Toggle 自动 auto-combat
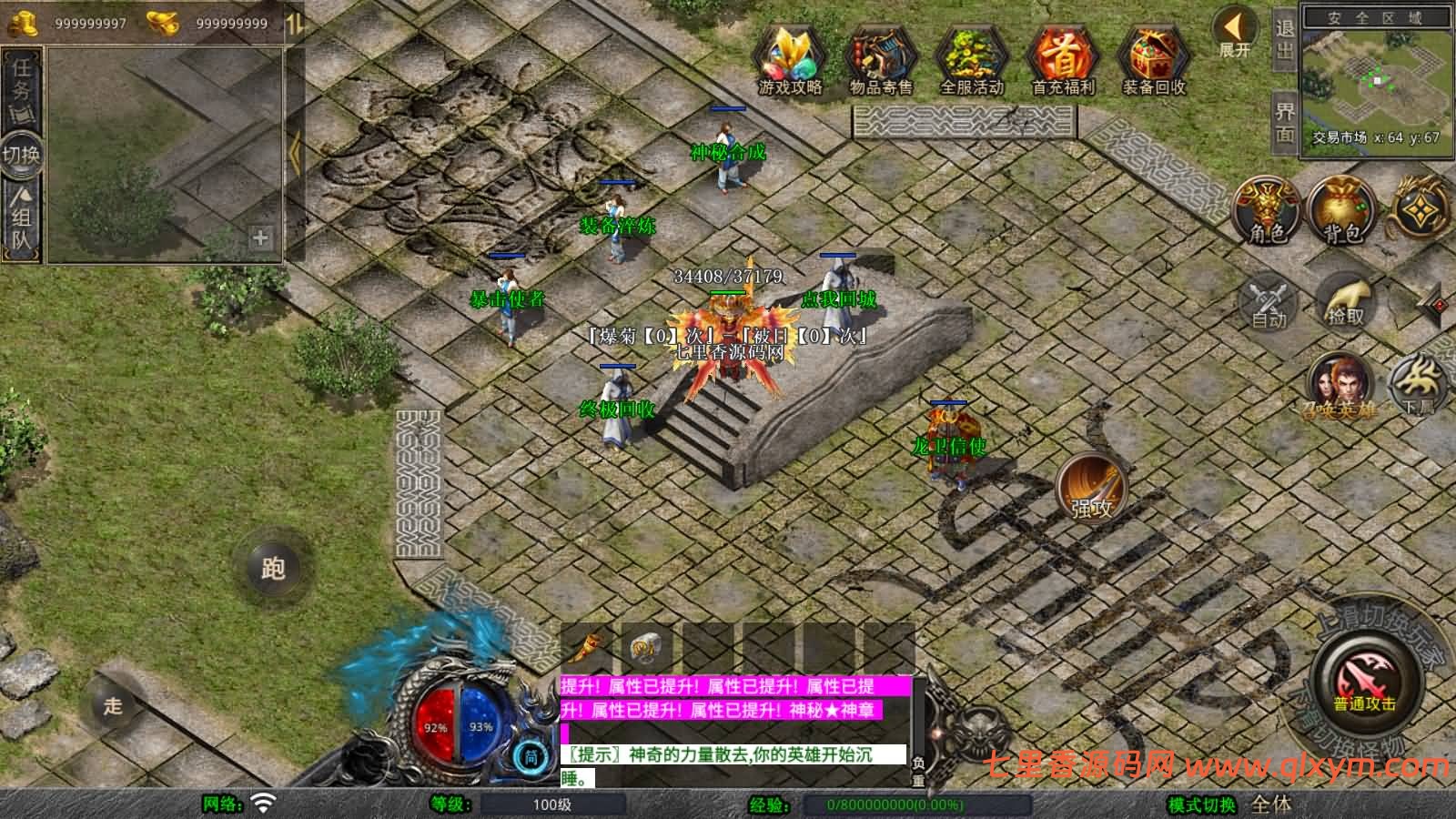This screenshot has height=819, width=1456. (x=1269, y=302)
